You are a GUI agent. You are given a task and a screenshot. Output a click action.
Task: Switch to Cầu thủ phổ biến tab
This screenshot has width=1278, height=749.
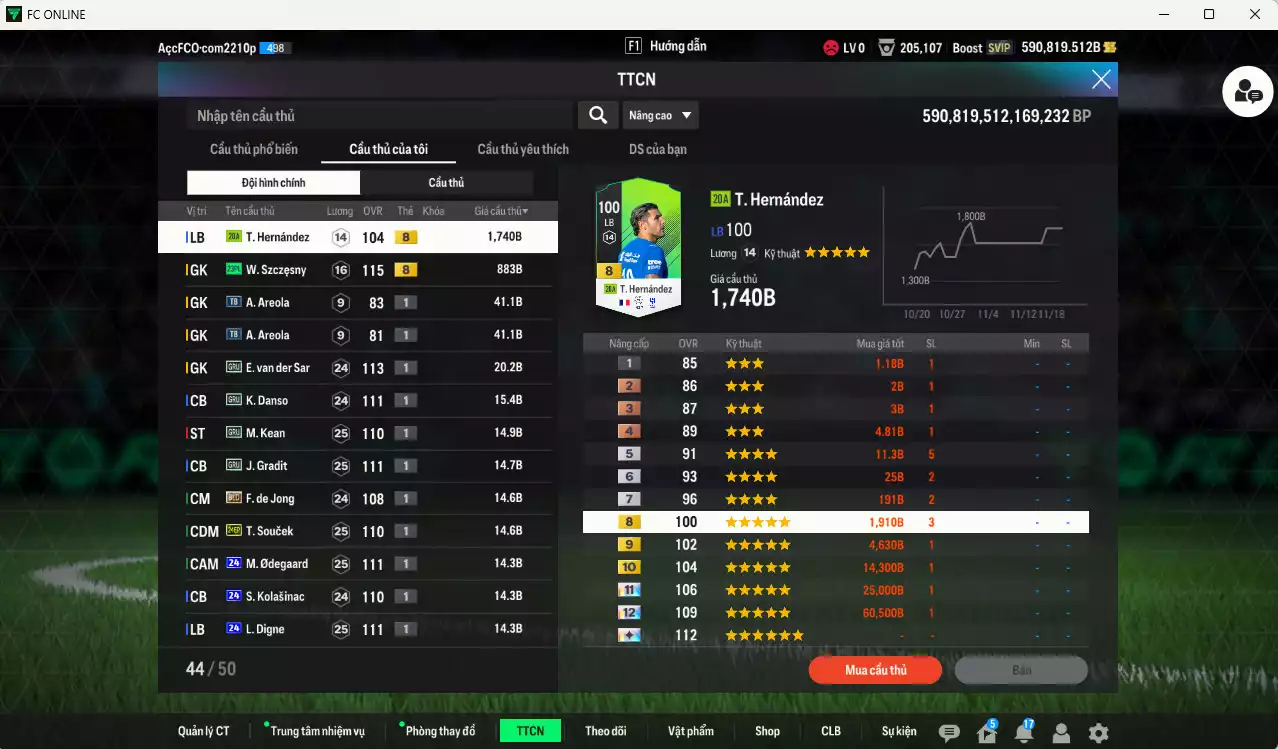254,150
